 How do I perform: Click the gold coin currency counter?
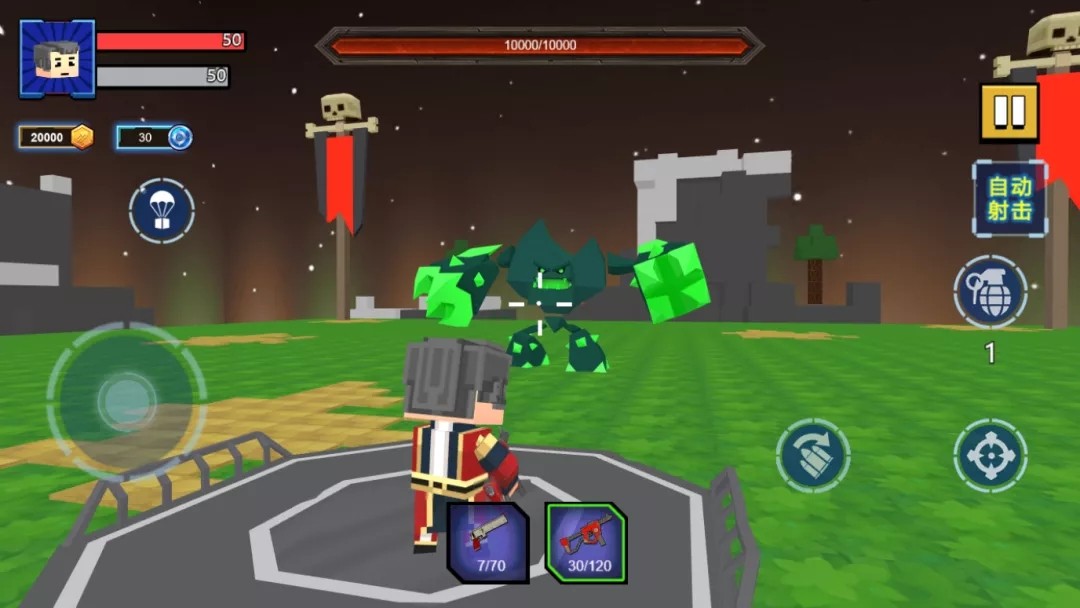[56, 137]
